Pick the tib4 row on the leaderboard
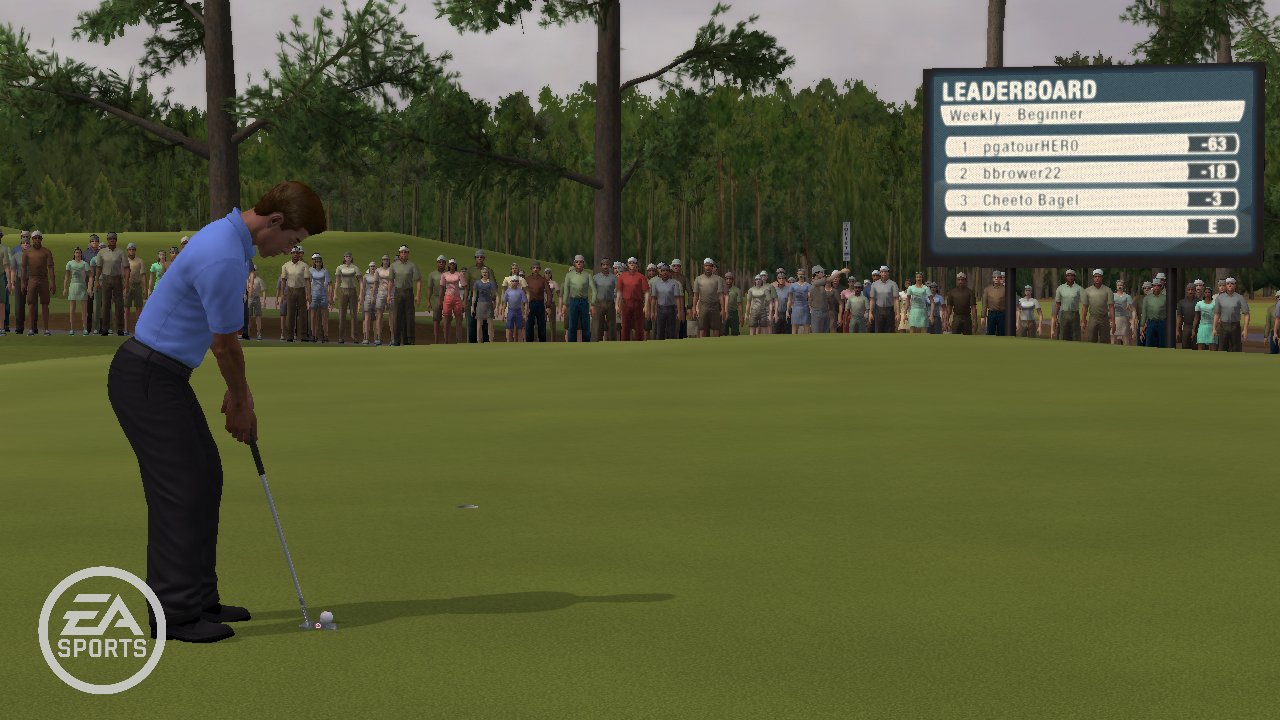Viewport: 1280px width, 720px height. click(1091, 227)
